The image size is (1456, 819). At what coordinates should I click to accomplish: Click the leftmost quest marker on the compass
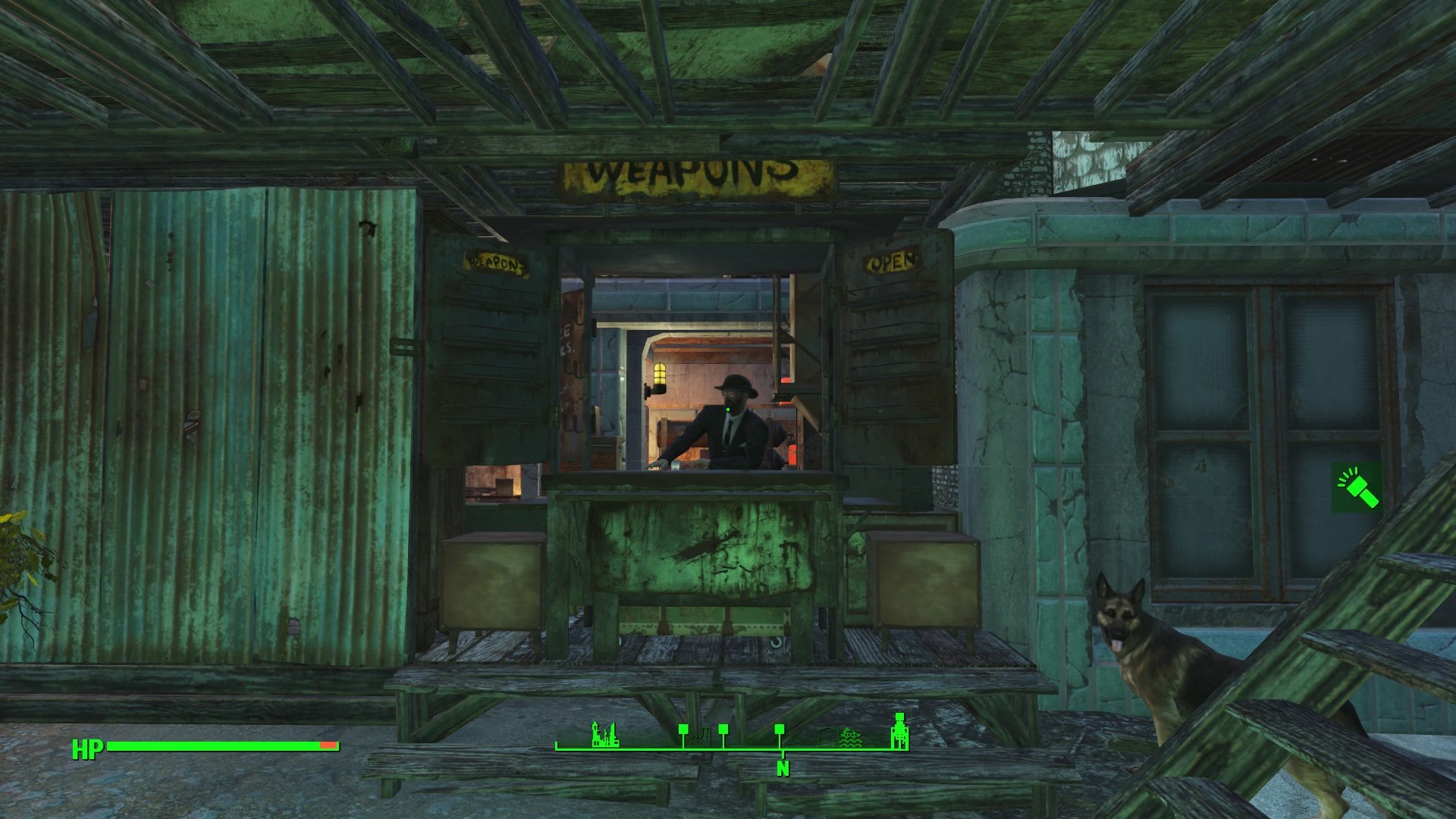pos(684,728)
